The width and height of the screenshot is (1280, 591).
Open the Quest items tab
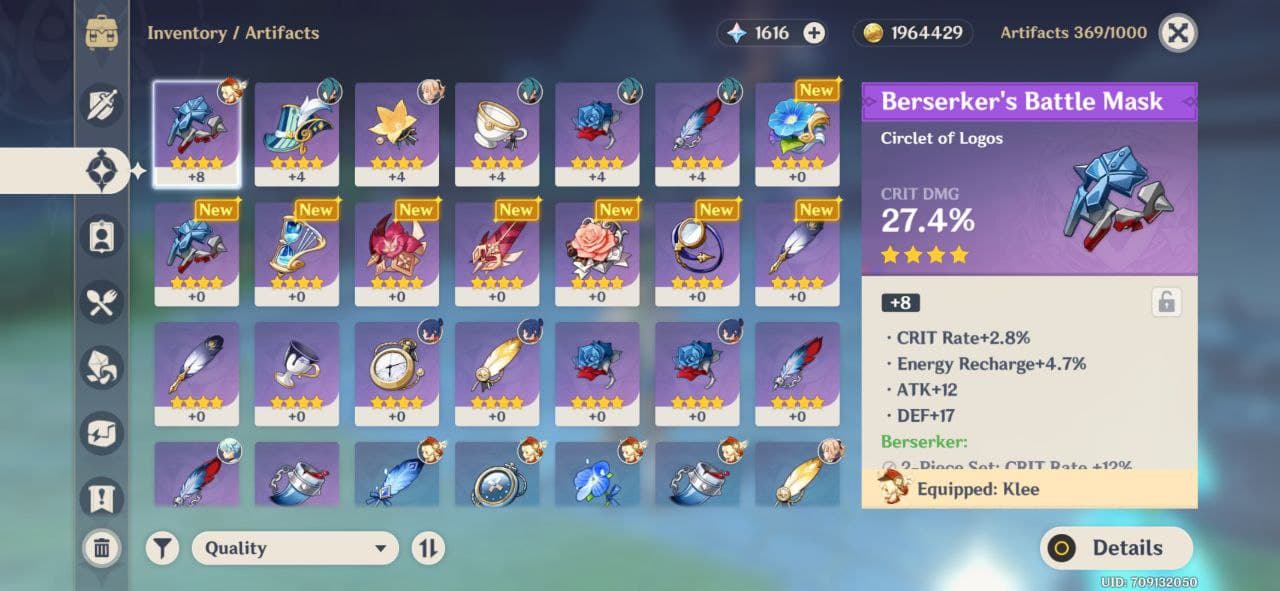(102, 497)
